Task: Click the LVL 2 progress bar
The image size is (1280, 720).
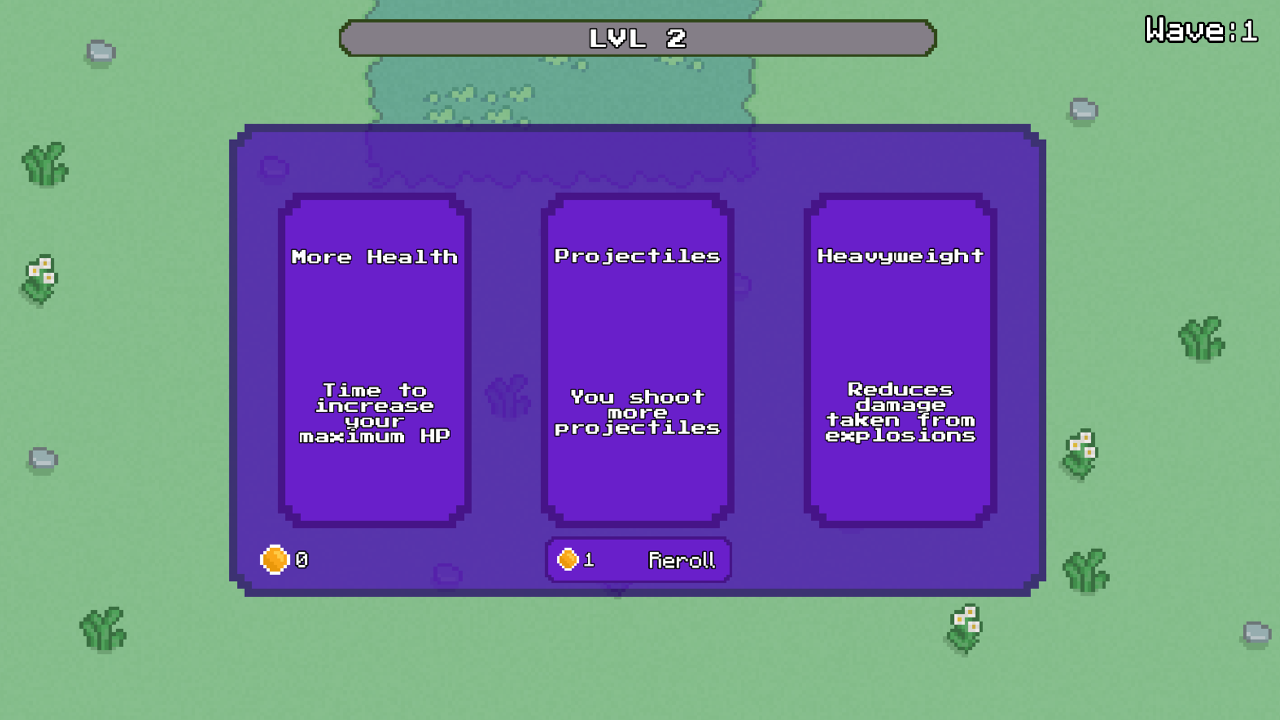Action: [639, 38]
